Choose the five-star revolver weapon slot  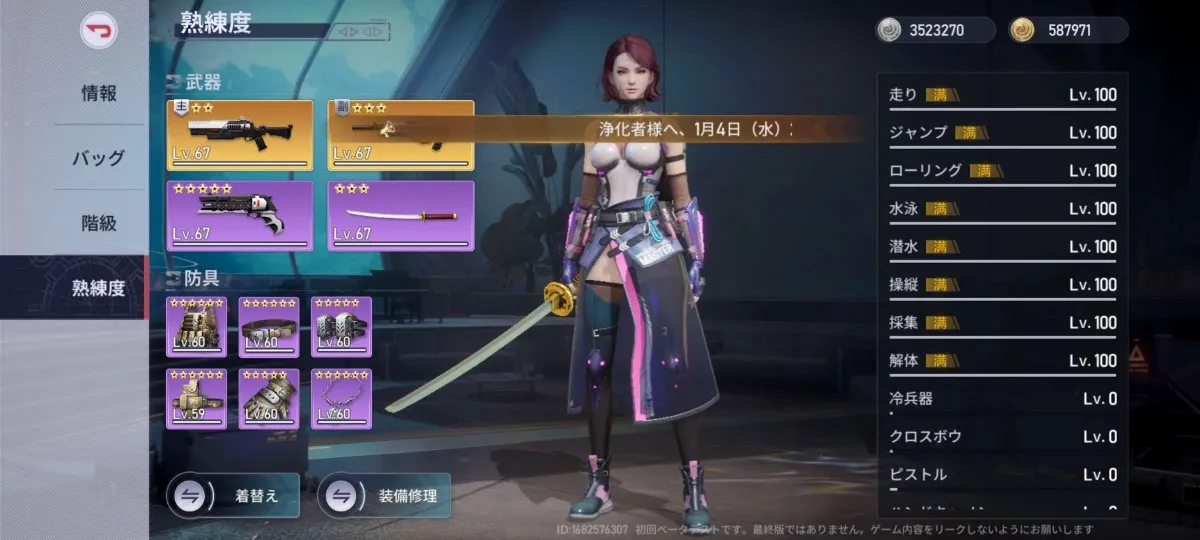click(239, 215)
